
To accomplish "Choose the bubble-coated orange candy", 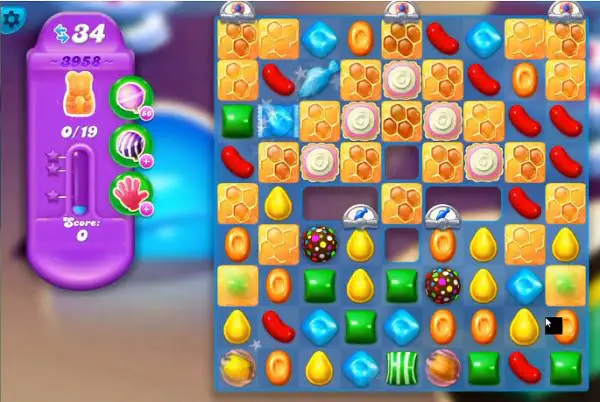I will [x=442, y=367].
